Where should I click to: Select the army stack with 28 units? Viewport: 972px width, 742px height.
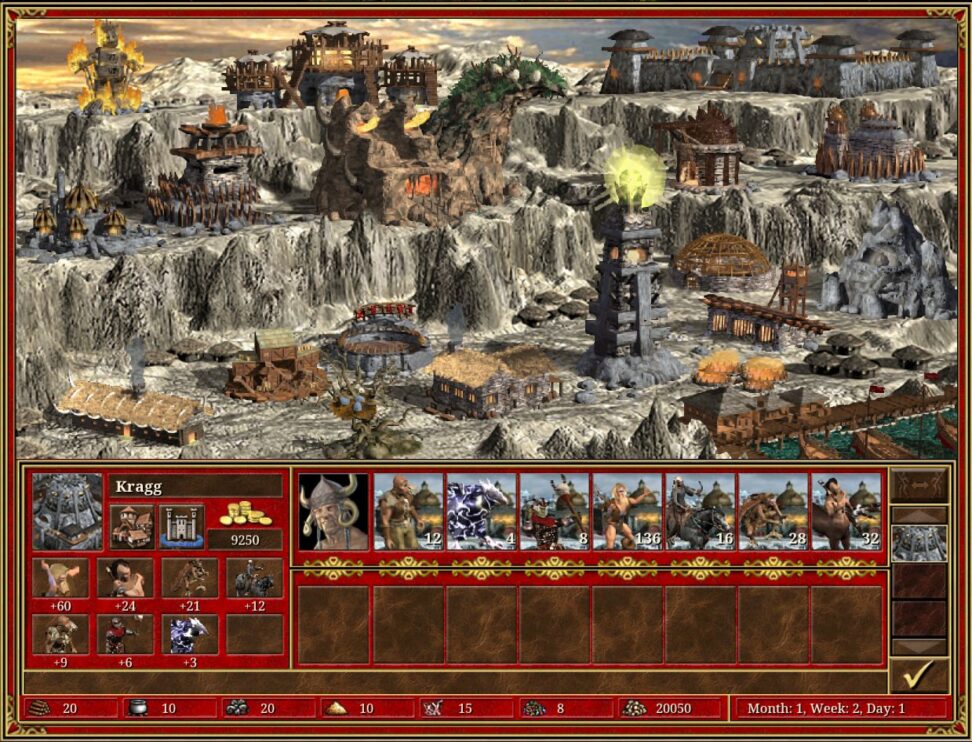tap(773, 511)
